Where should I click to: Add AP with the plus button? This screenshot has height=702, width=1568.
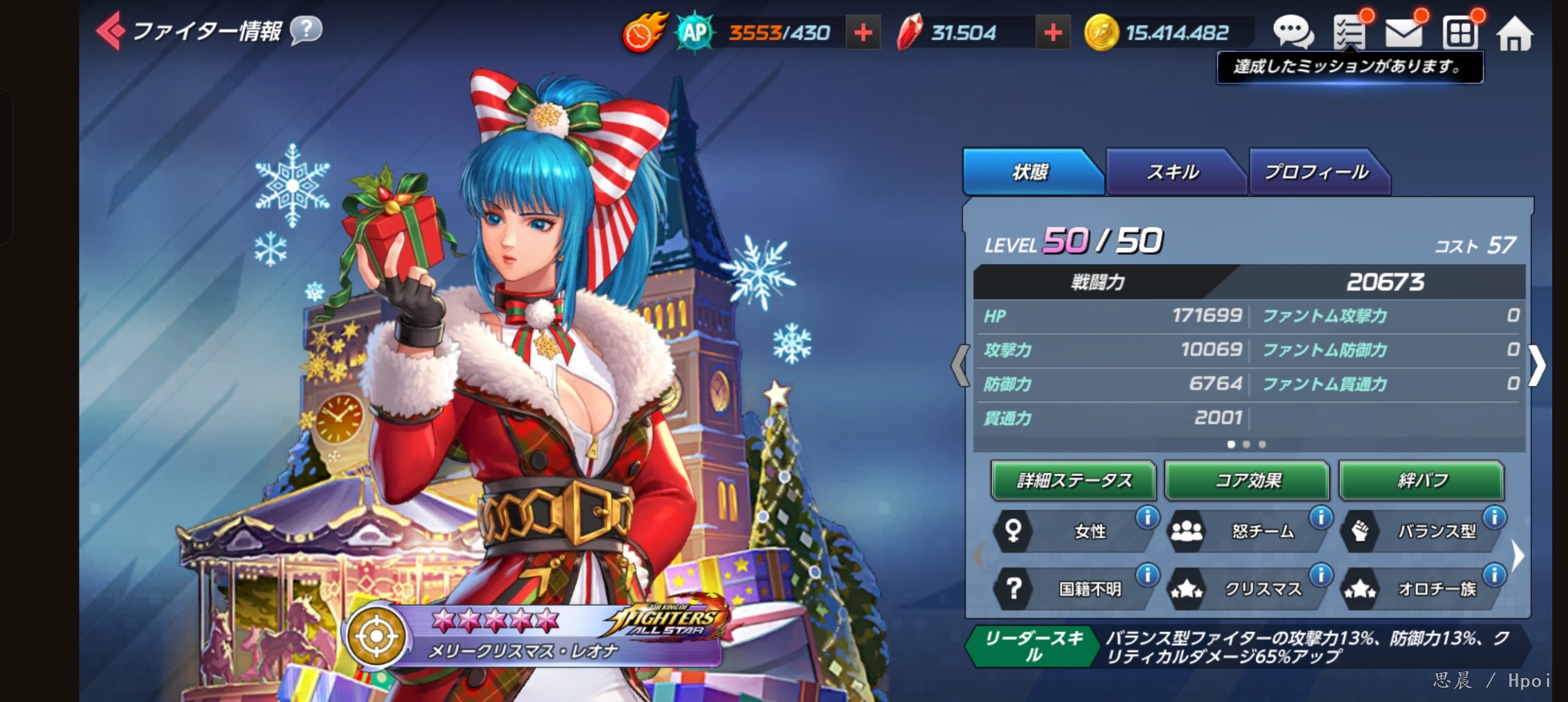pyautogui.click(x=862, y=33)
